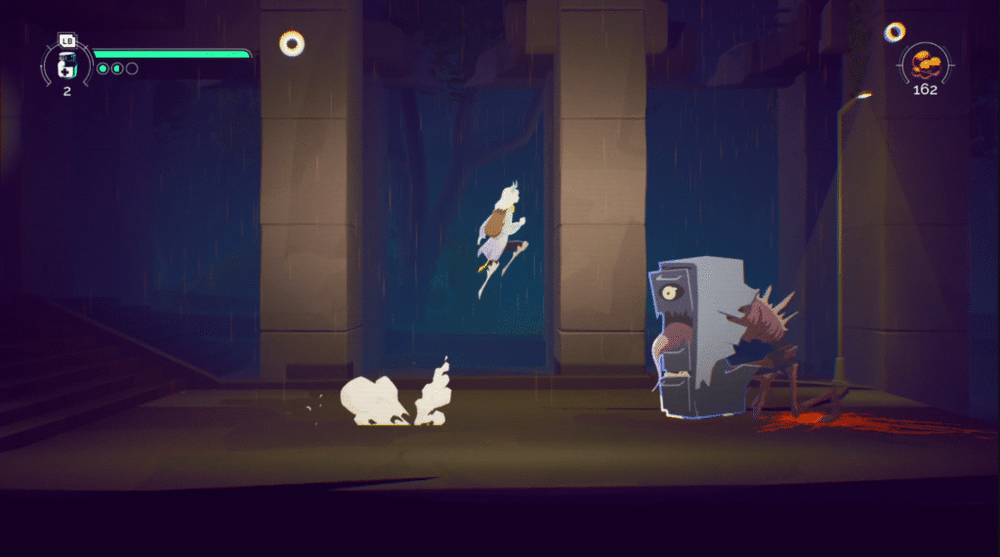Image resolution: width=1000 pixels, height=557 pixels.
Task: Click the orange nugget currency icon
Action: (925, 65)
